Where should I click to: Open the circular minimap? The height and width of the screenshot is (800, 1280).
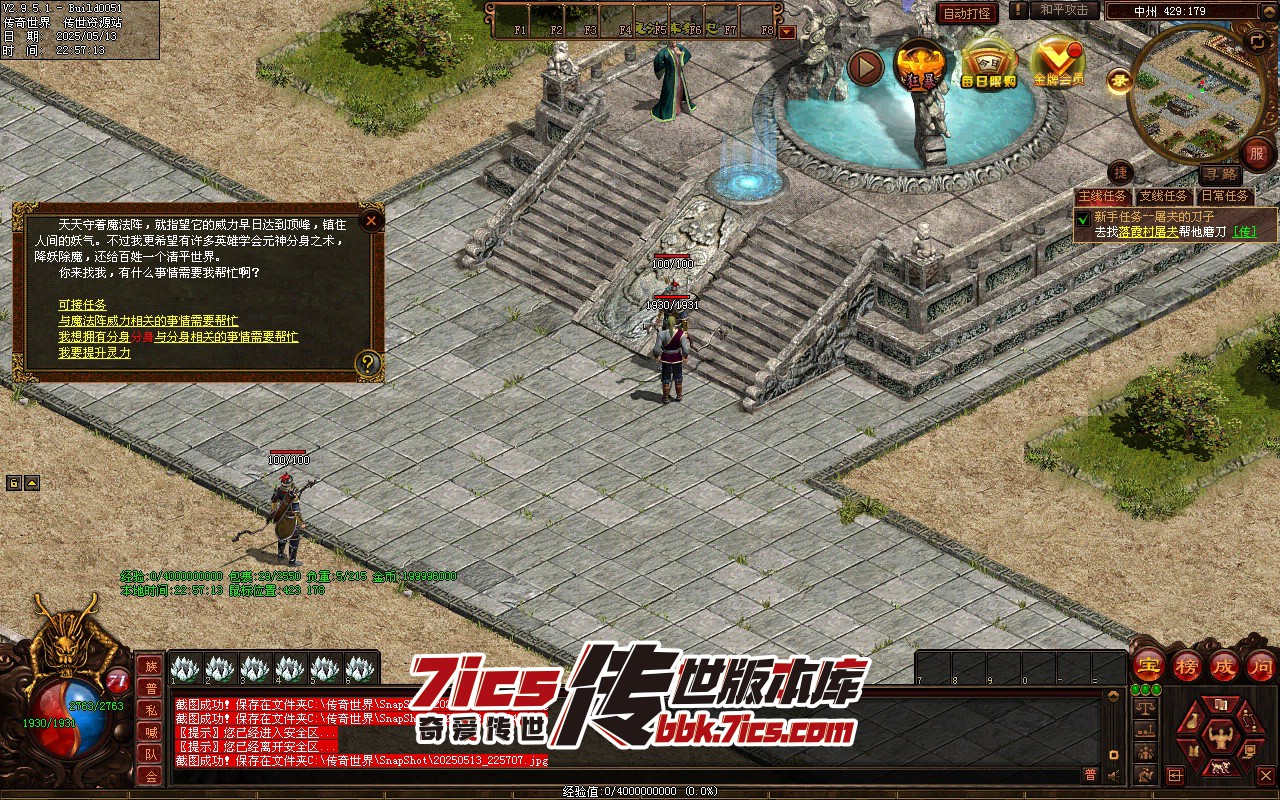[x=1190, y=93]
